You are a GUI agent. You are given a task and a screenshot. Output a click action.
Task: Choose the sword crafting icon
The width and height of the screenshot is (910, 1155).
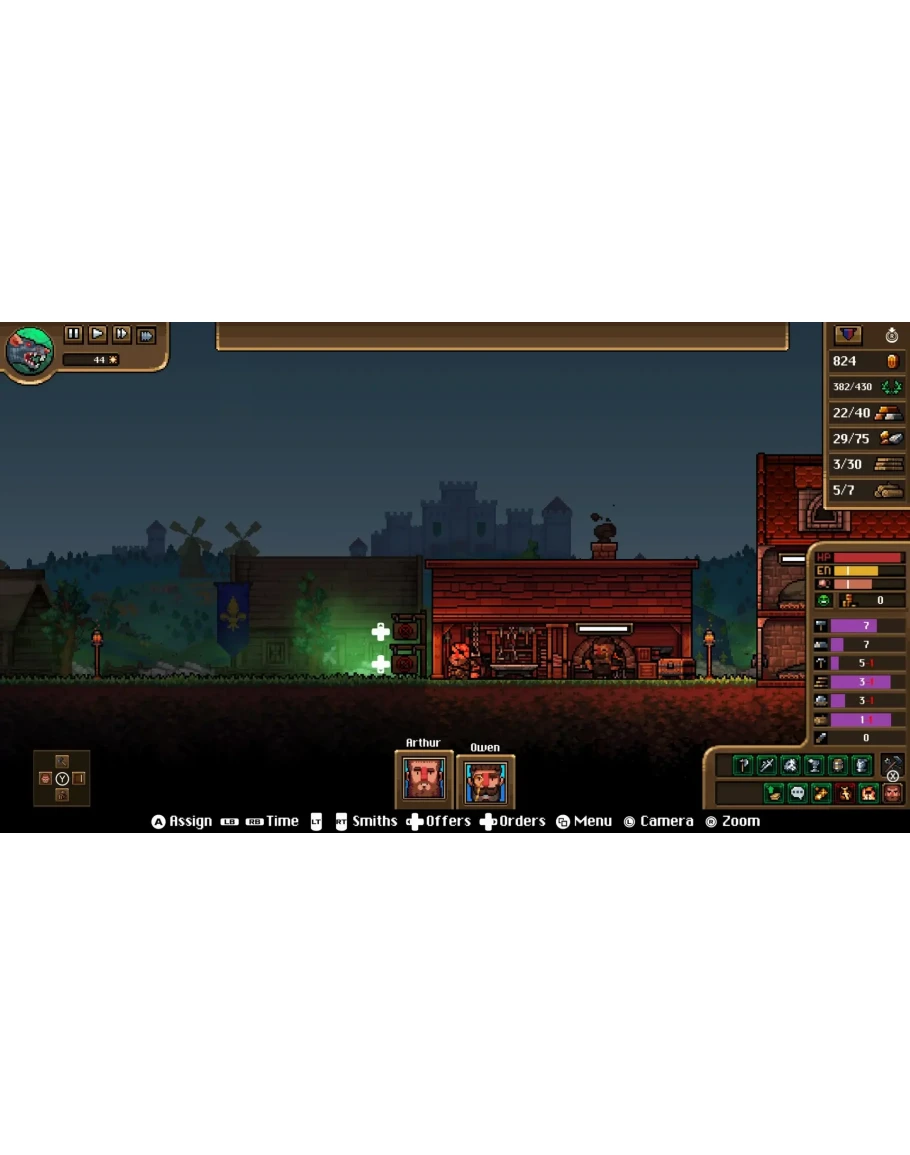point(767,766)
